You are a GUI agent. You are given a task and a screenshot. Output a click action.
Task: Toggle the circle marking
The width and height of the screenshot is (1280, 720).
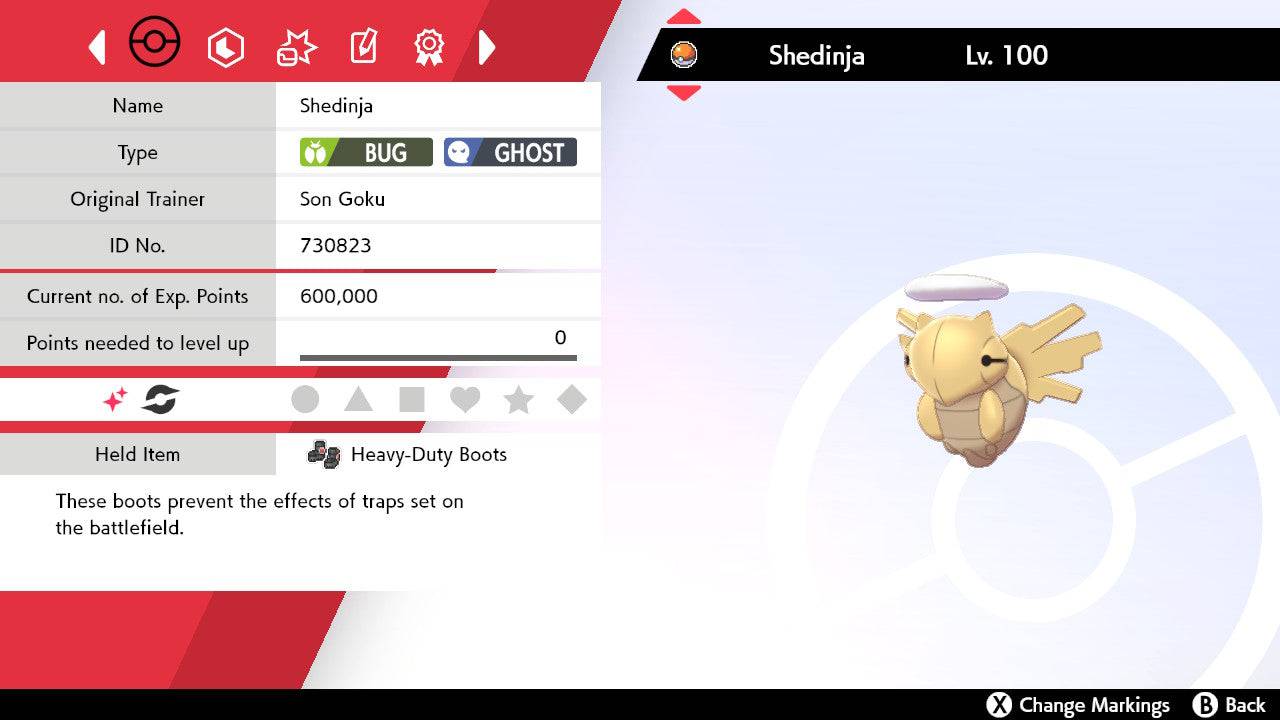pyautogui.click(x=305, y=400)
